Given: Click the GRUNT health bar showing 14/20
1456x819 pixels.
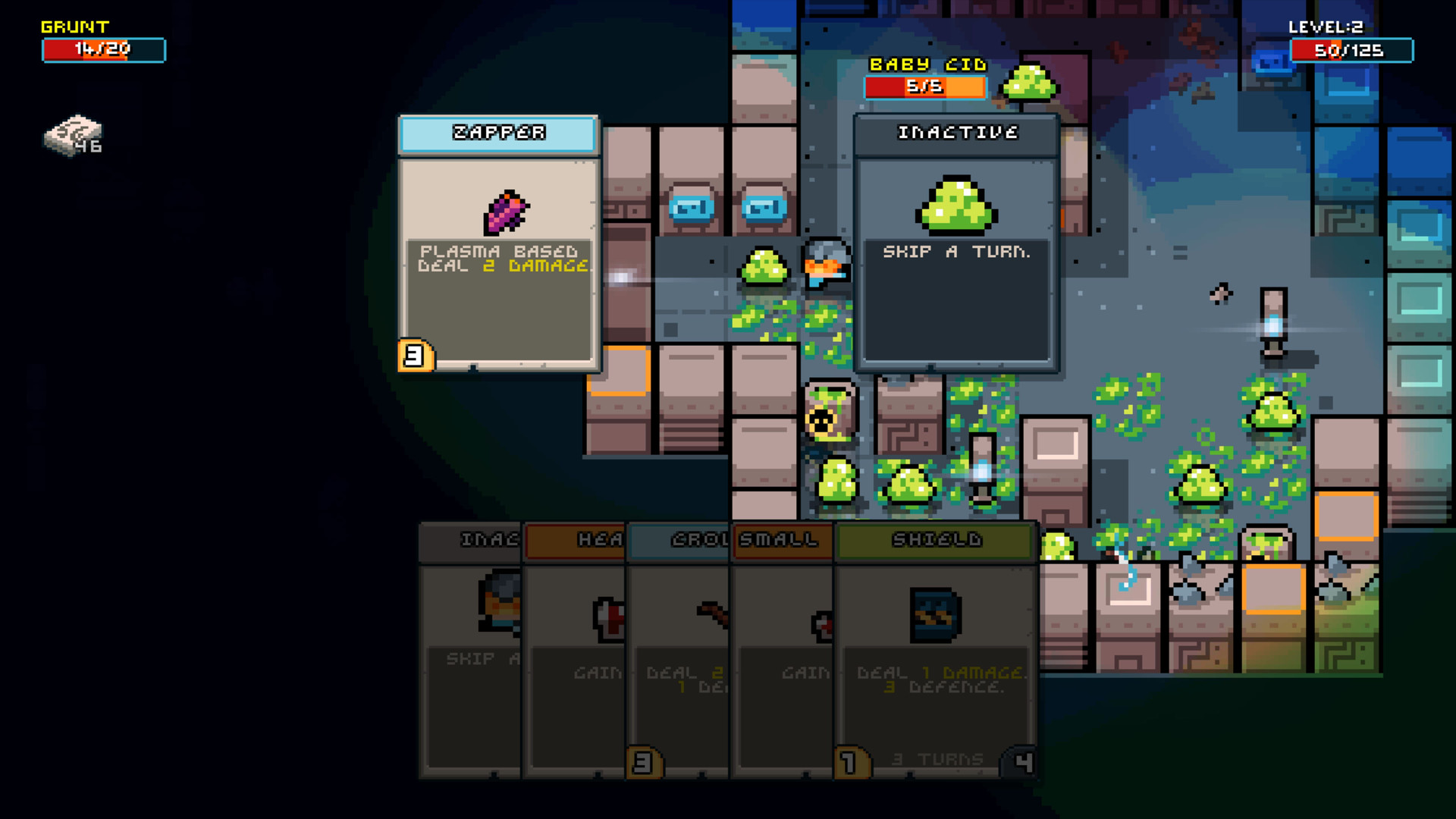Looking at the screenshot, I should (x=103, y=50).
